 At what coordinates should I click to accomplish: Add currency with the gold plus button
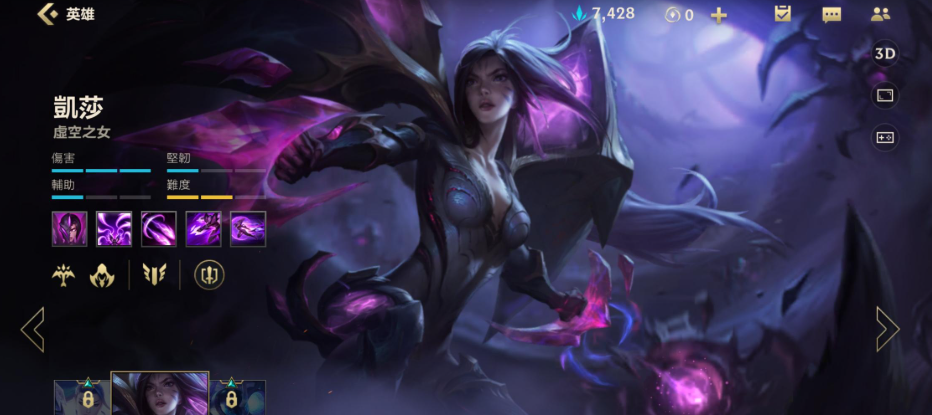click(718, 15)
